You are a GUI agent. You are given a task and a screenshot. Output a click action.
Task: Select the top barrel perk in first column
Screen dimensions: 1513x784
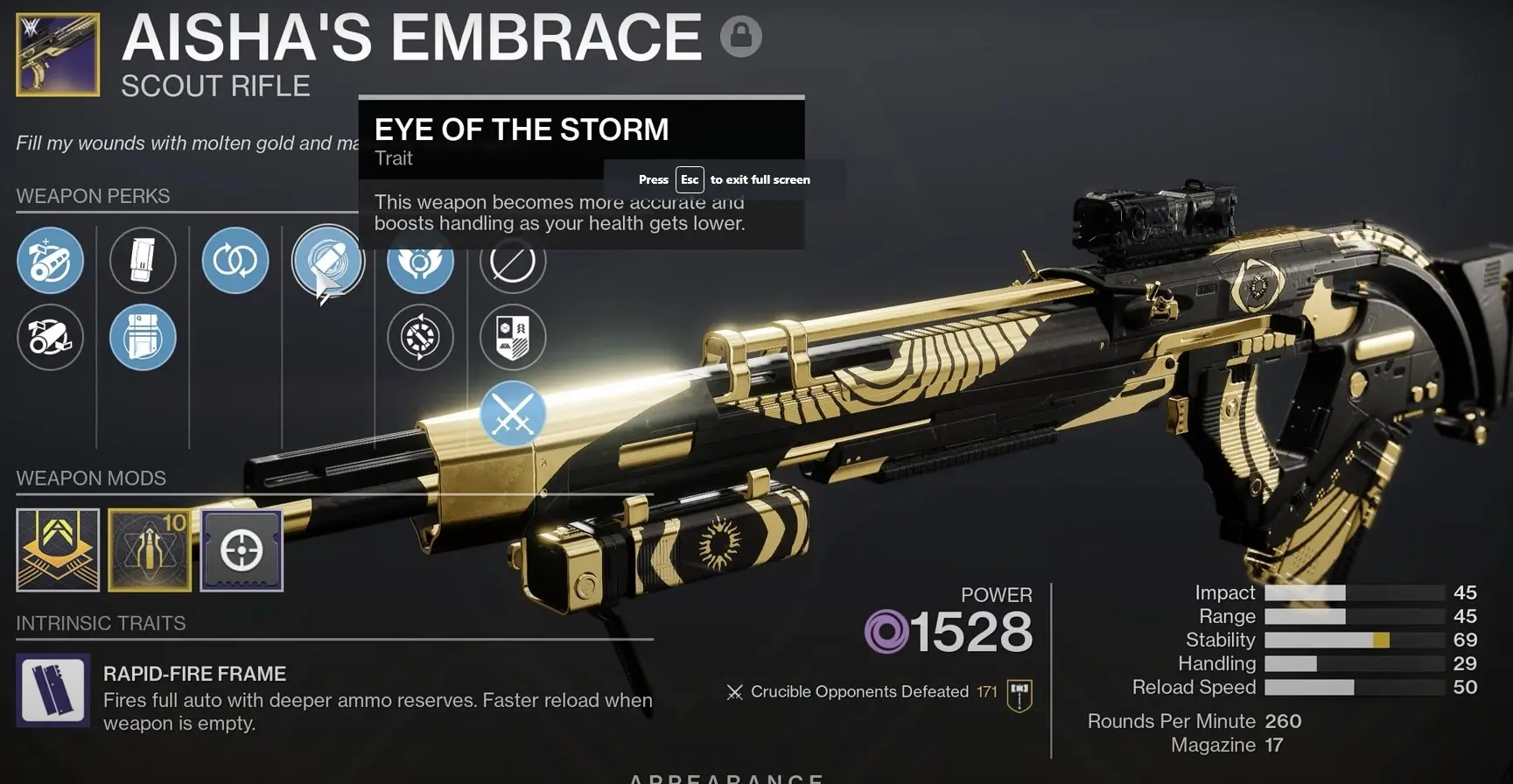50,260
